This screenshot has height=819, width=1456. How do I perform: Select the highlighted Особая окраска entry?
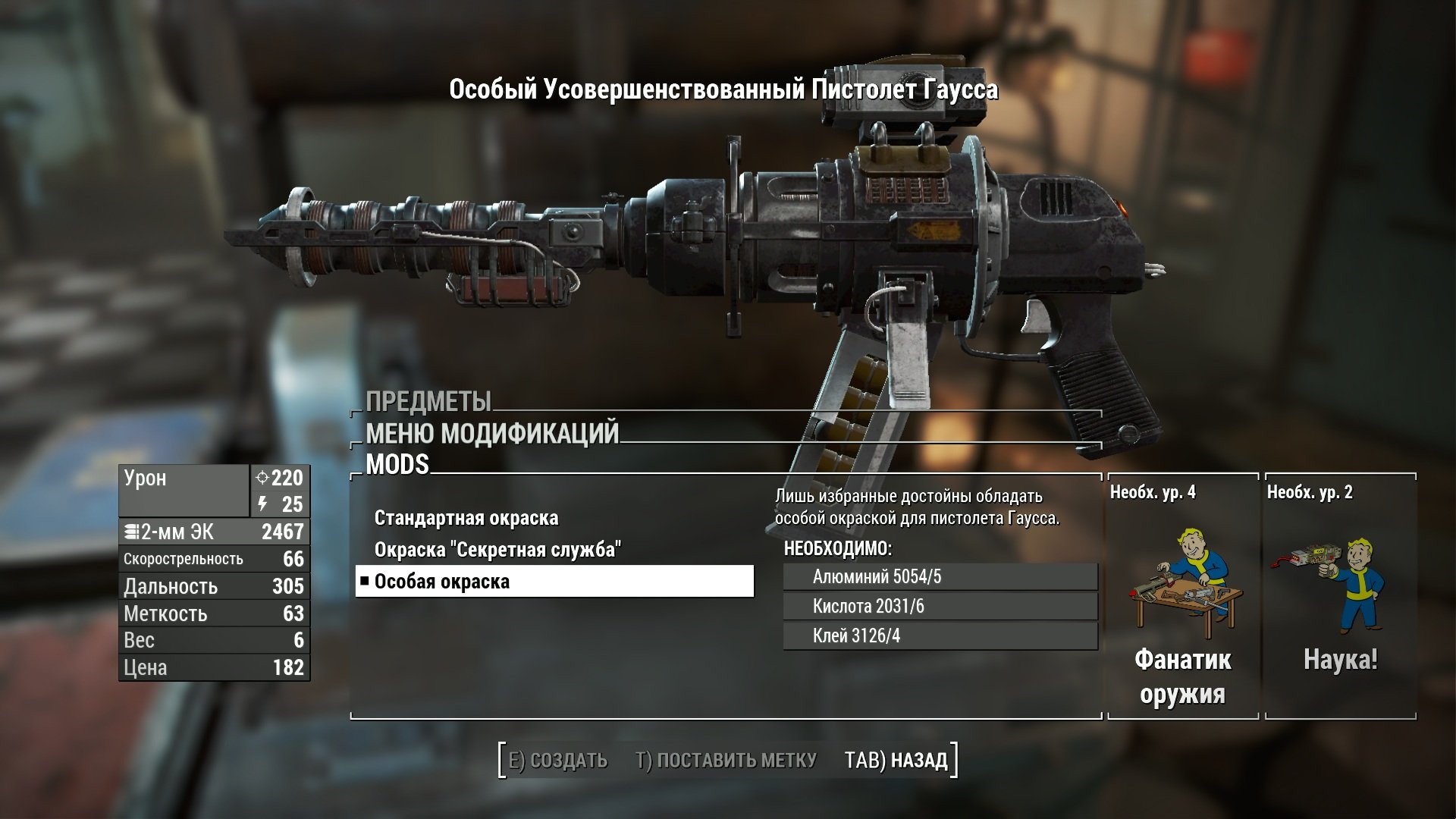pyautogui.click(x=554, y=582)
